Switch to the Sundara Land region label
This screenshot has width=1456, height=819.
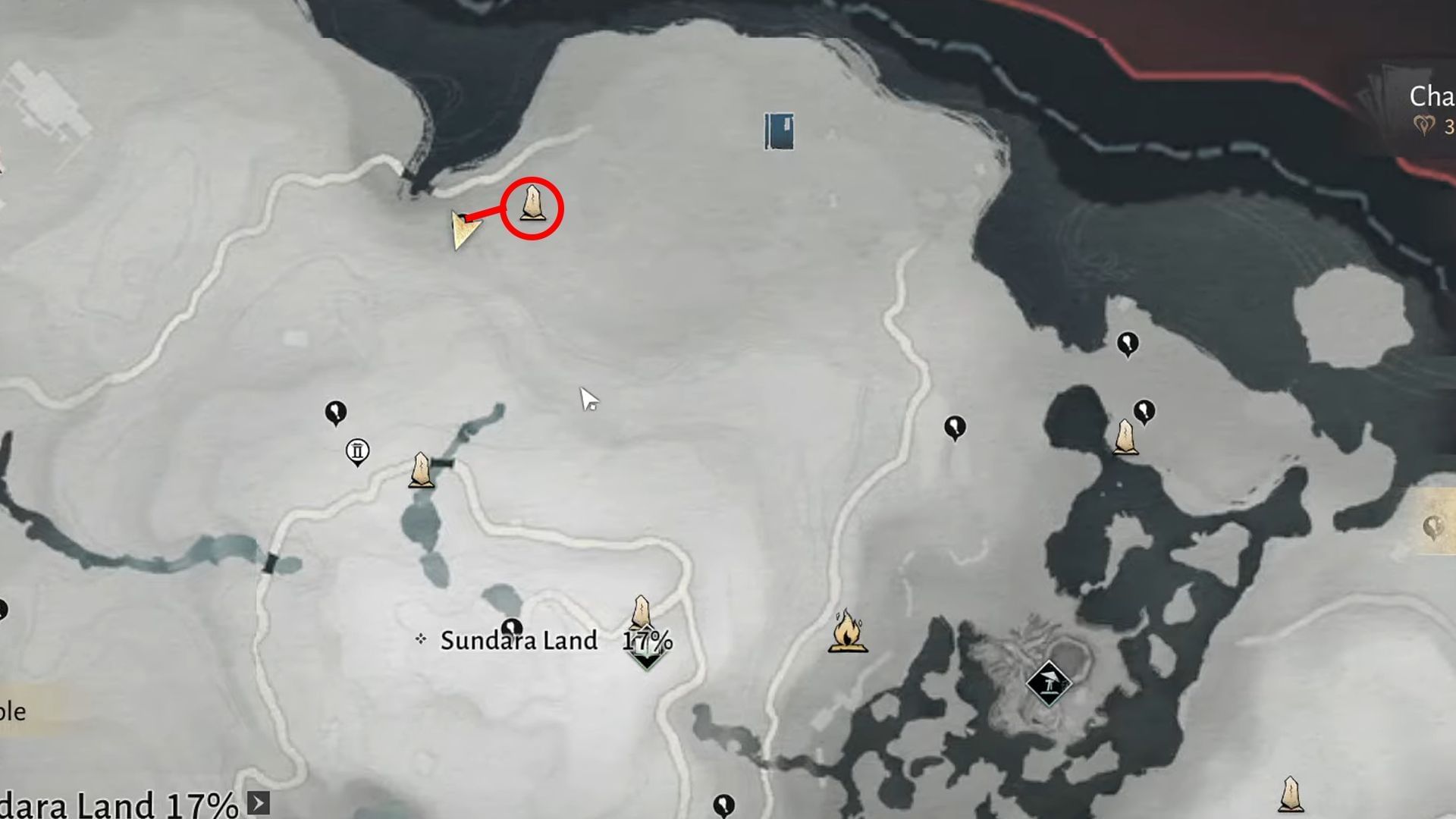tap(518, 639)
